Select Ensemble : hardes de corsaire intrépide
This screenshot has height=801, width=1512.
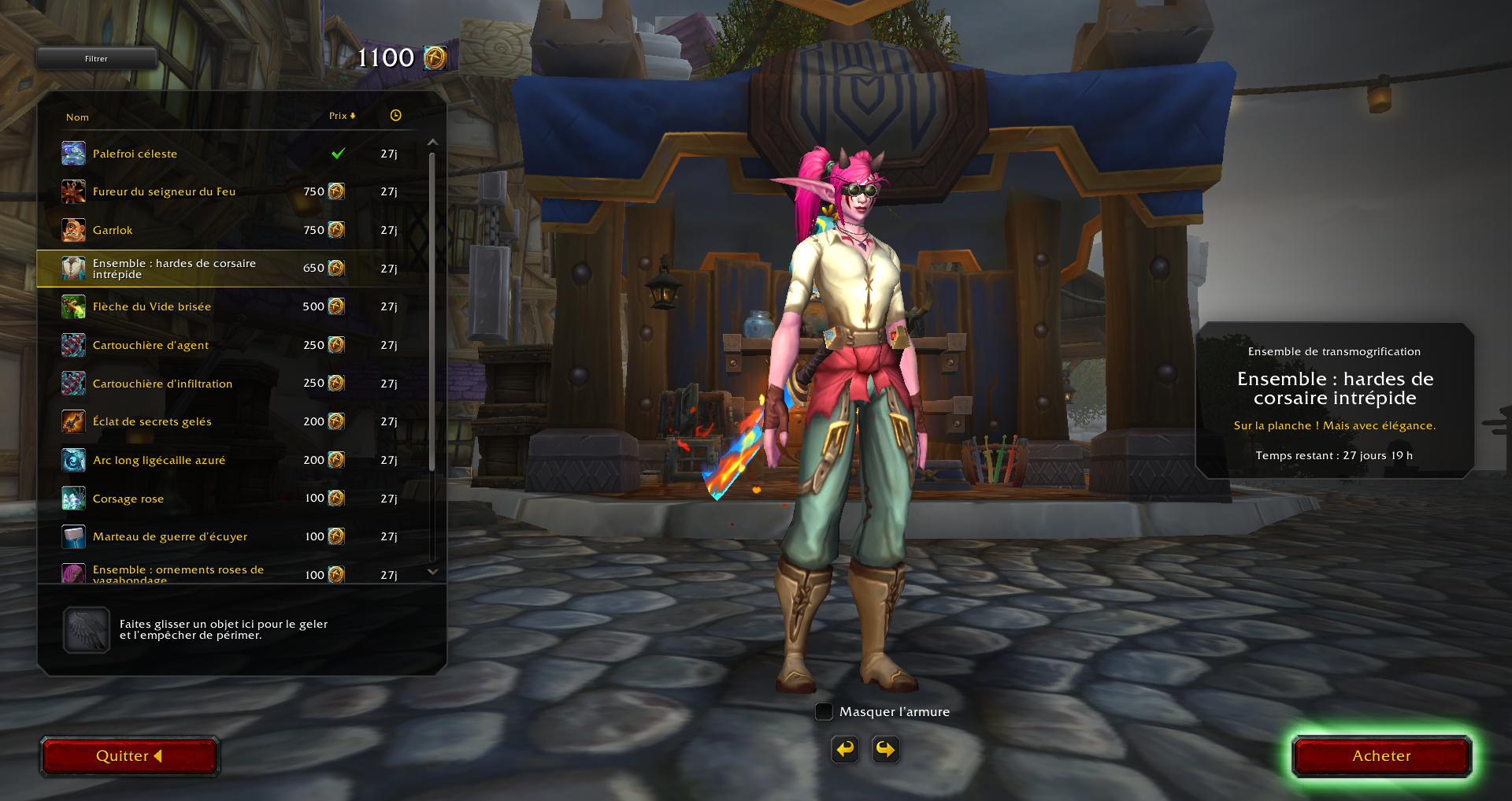click(174, 269)
